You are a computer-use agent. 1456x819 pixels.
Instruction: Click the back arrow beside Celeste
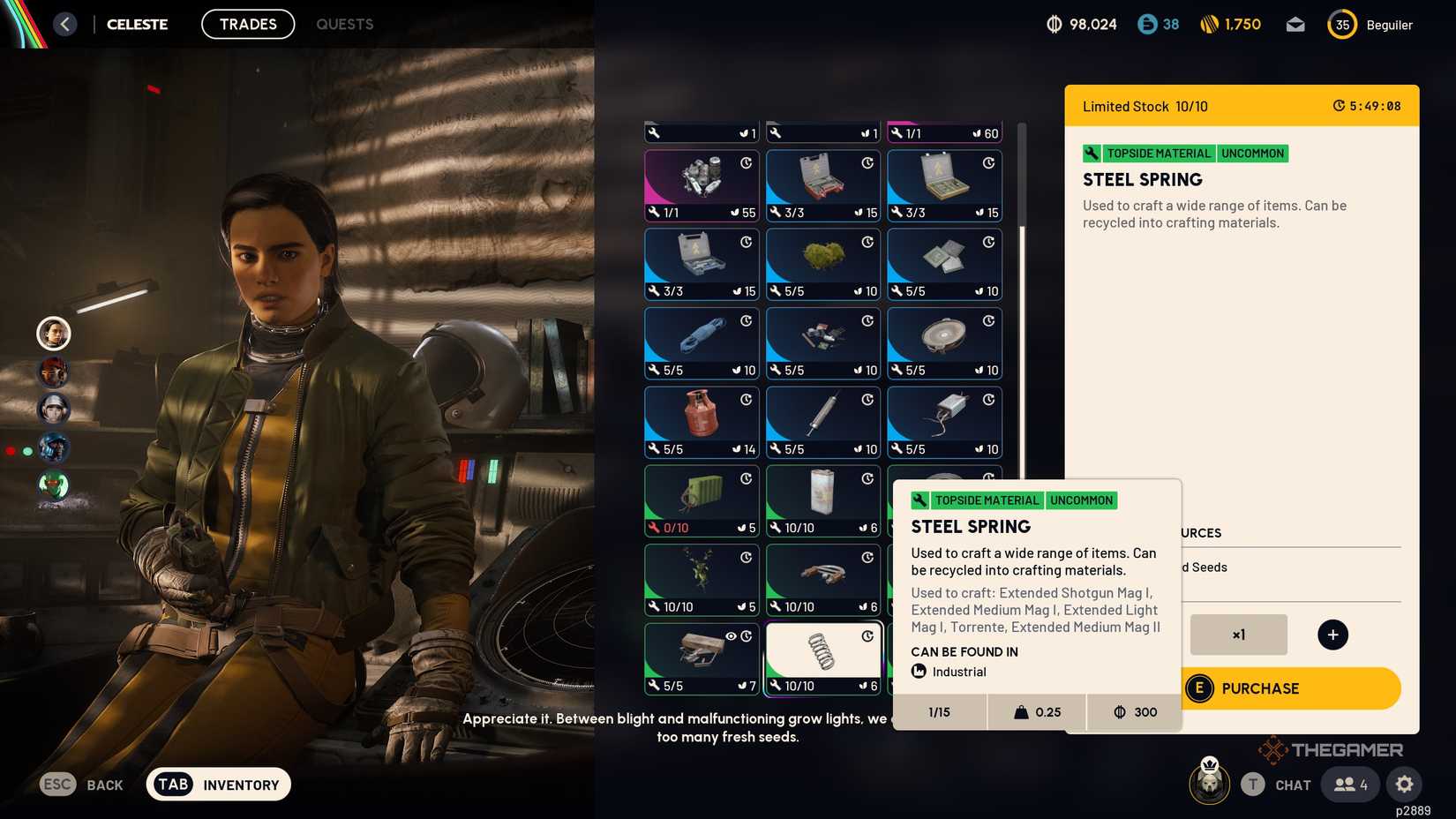coord(63,24)
